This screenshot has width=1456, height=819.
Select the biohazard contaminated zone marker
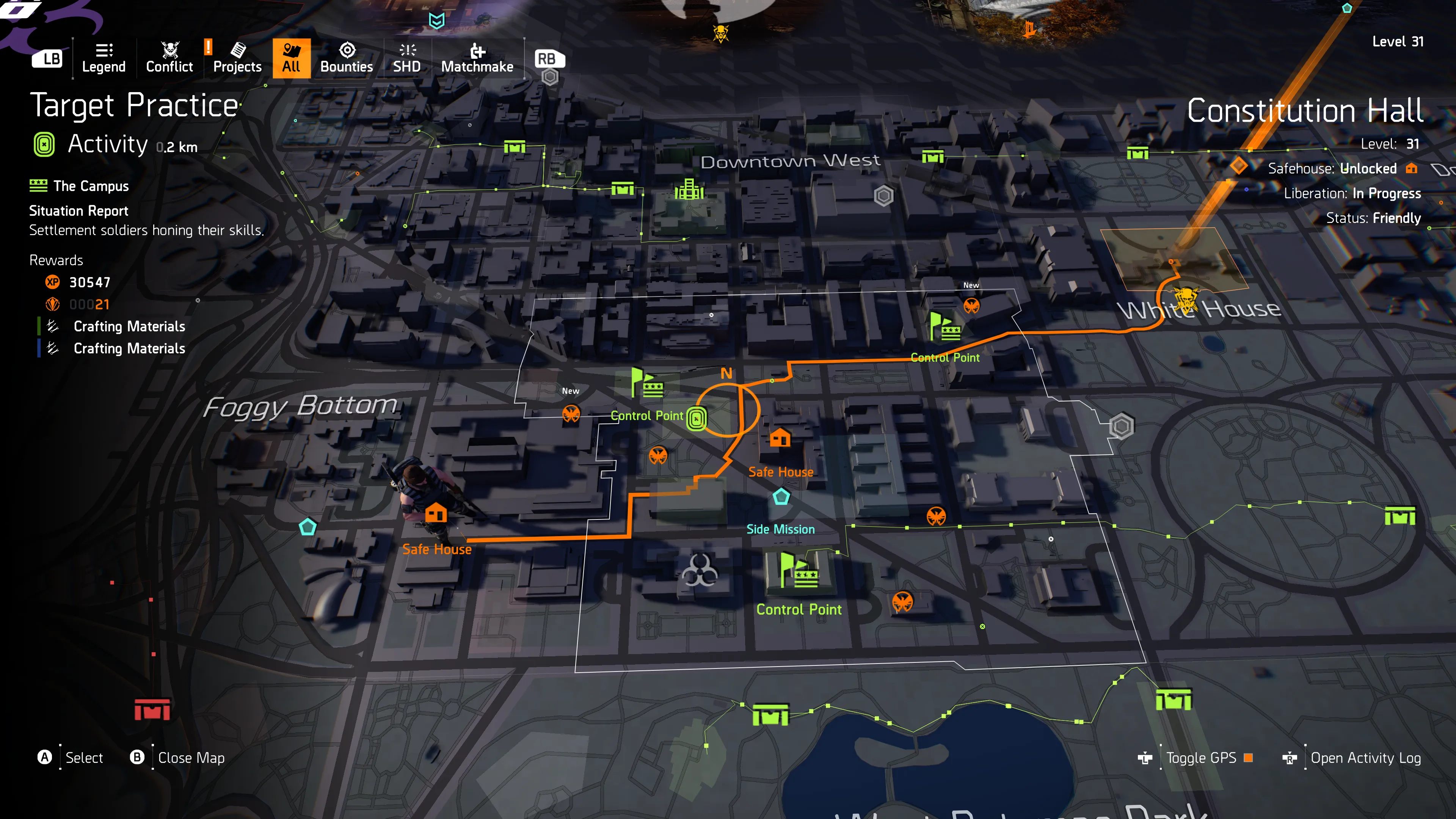tap(699, 570)
